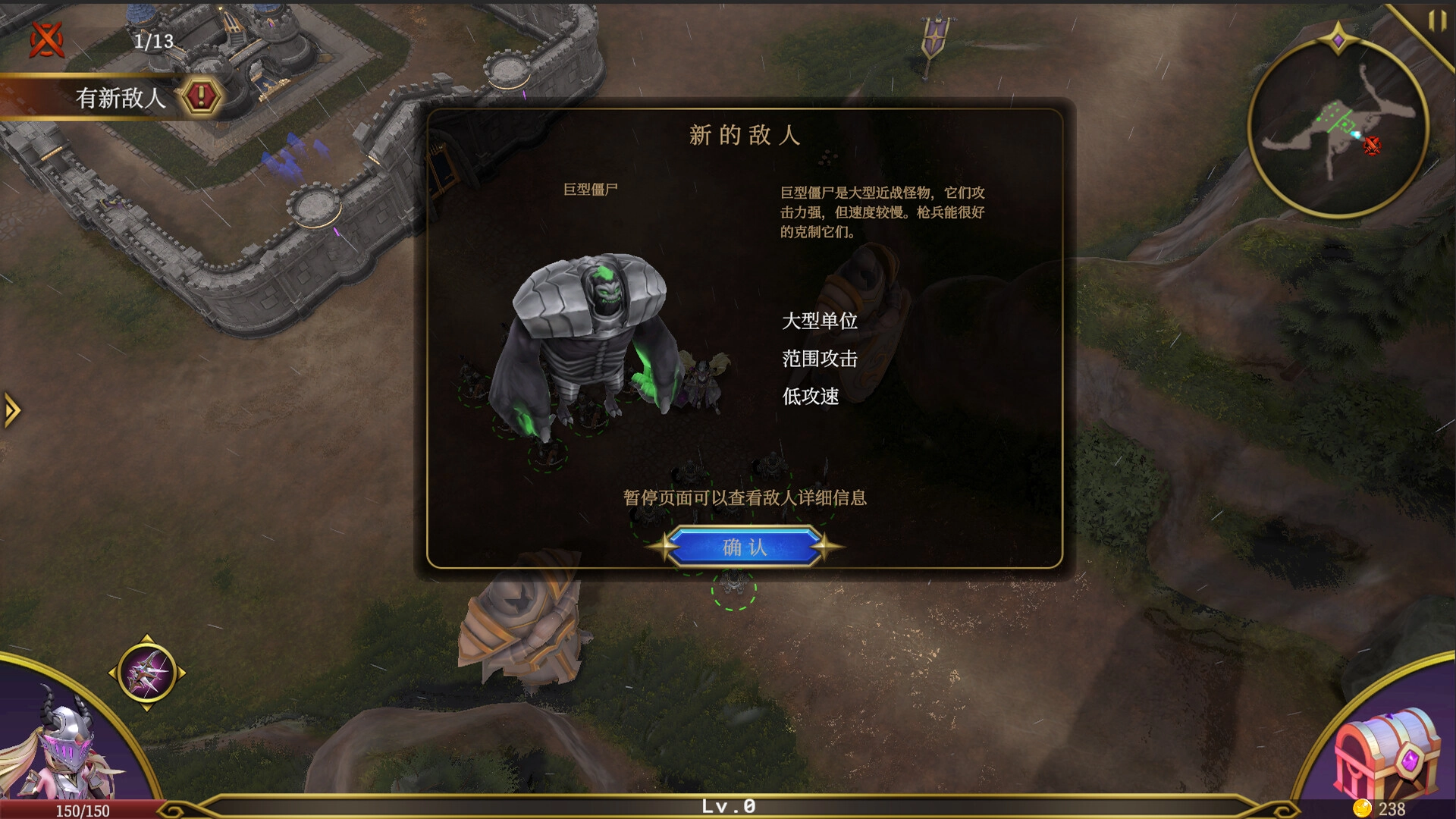Click the 大型单位 trait label

821,322
